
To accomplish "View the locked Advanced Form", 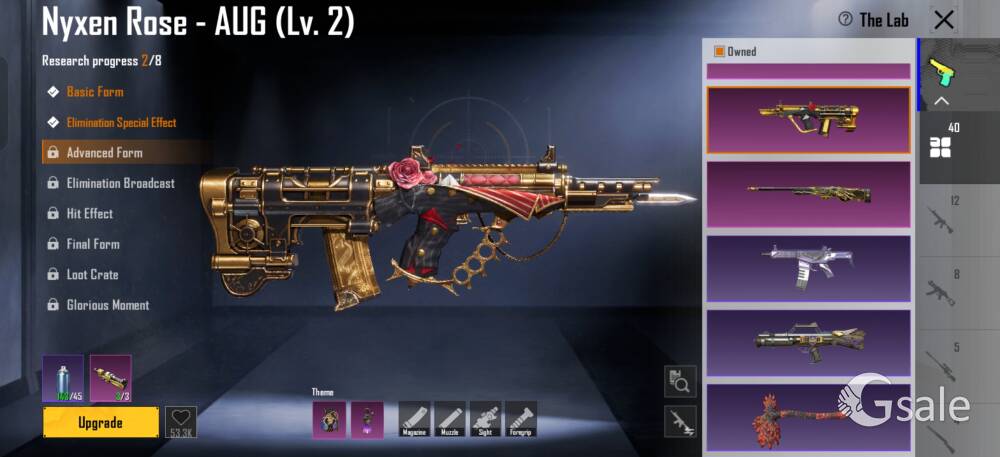I will point(104,153).
